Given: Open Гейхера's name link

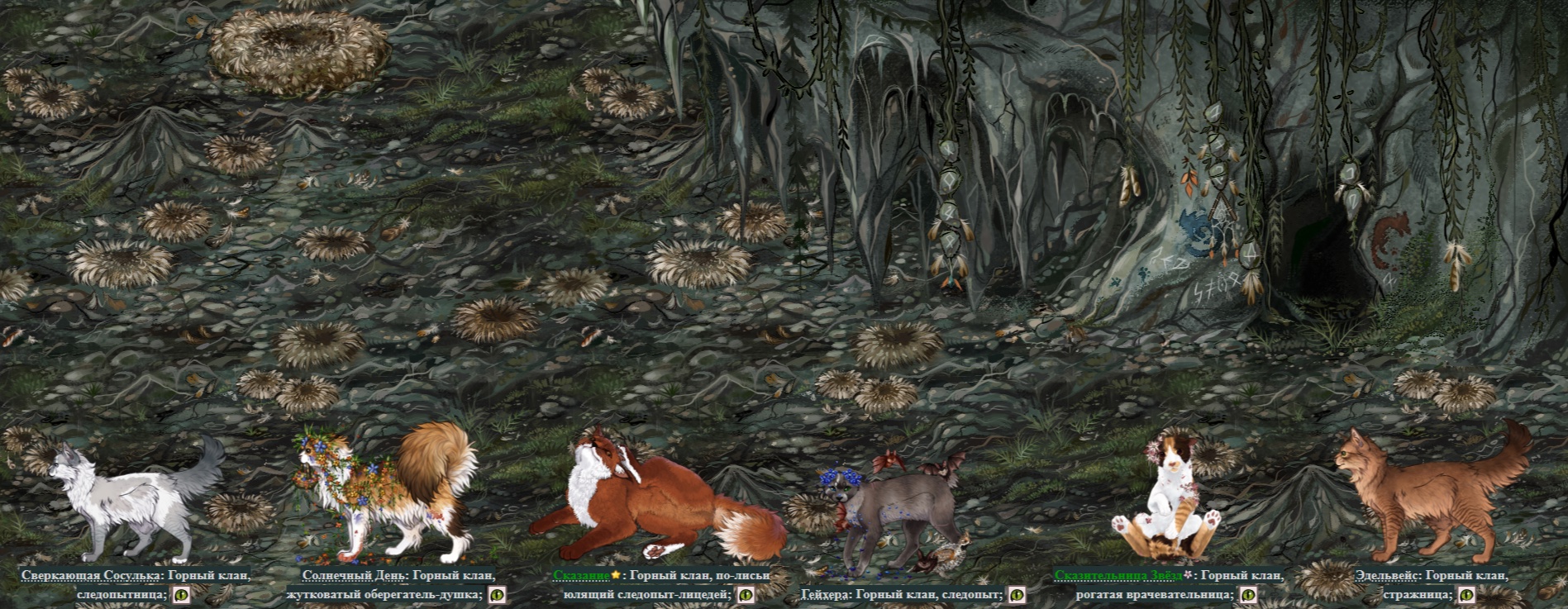Looking at the screenshot, I should [x=825, y=594].
